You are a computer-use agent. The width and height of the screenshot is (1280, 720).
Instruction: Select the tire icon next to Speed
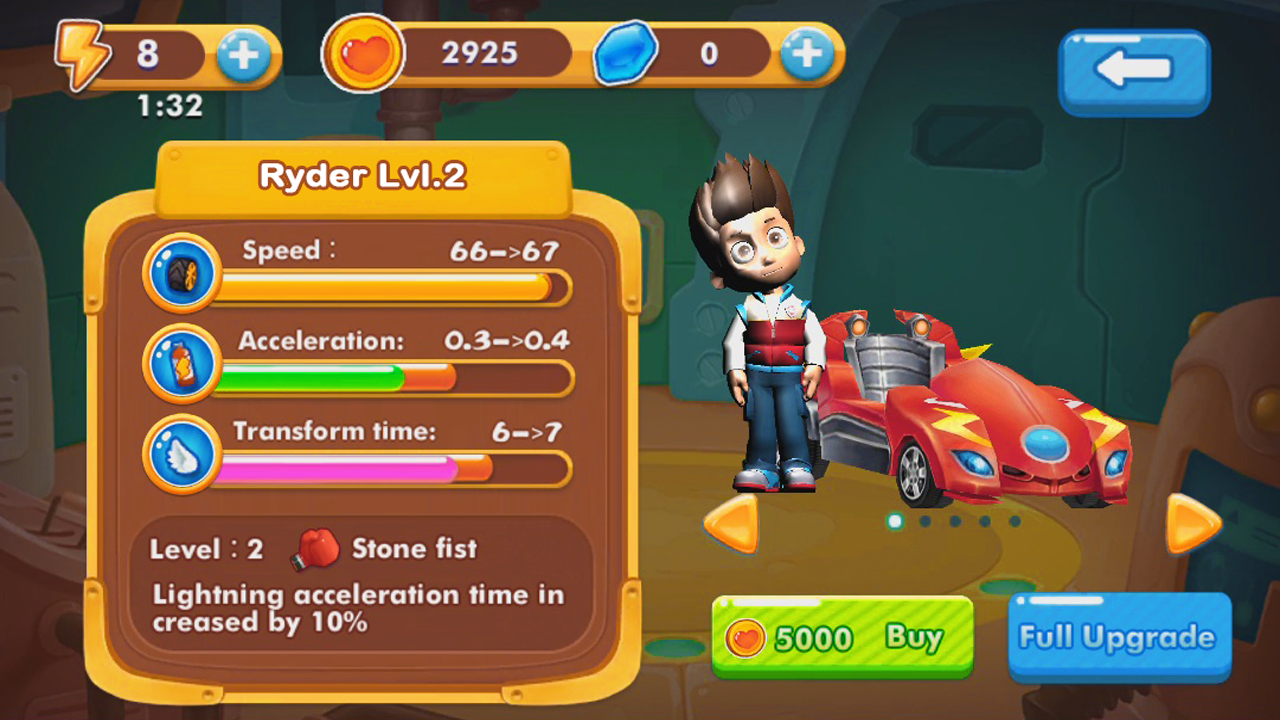pyautogui.click(x=182, y=275)
